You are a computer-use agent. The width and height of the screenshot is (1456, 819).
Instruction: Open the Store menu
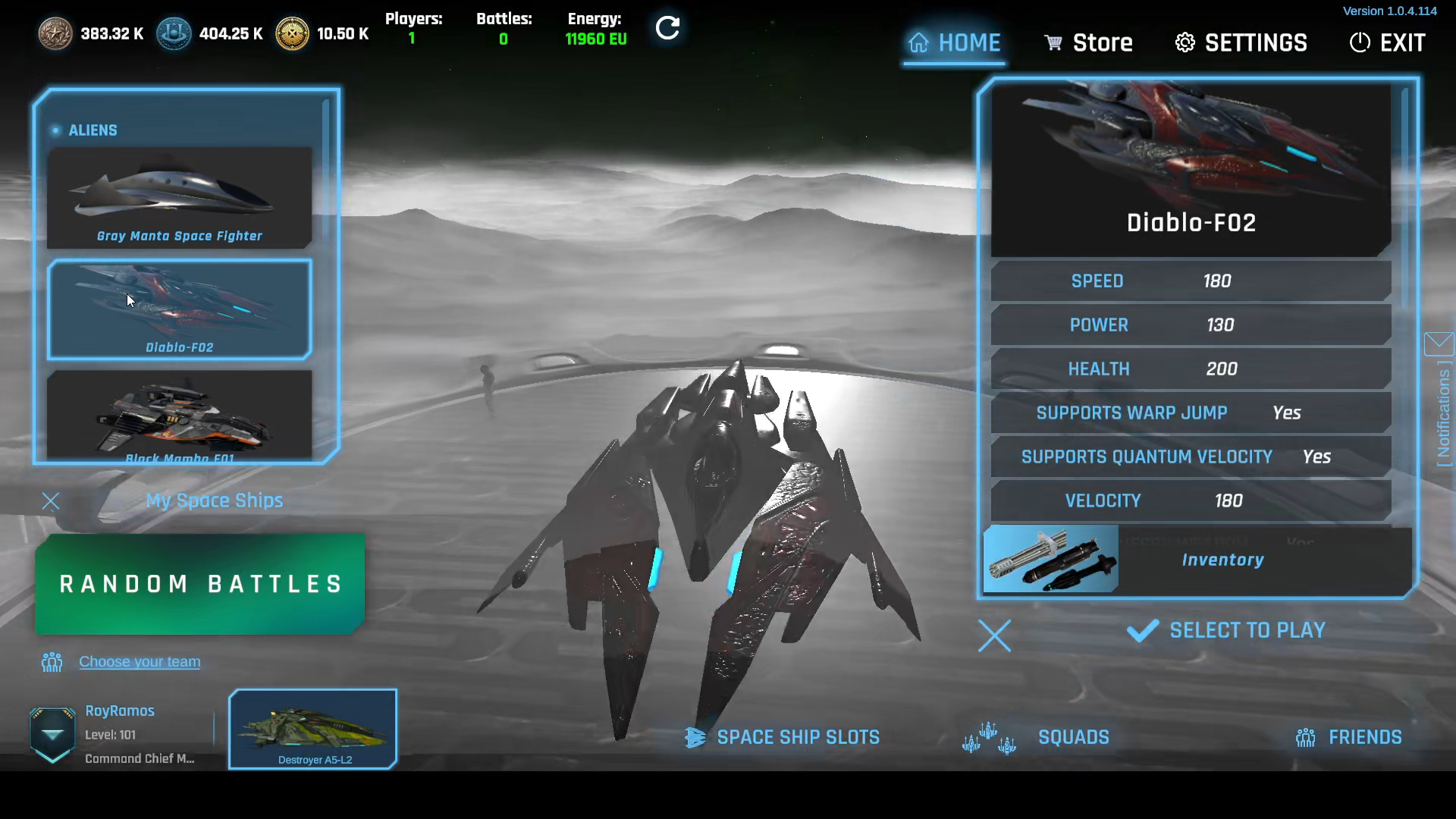tap(1088, 43)
